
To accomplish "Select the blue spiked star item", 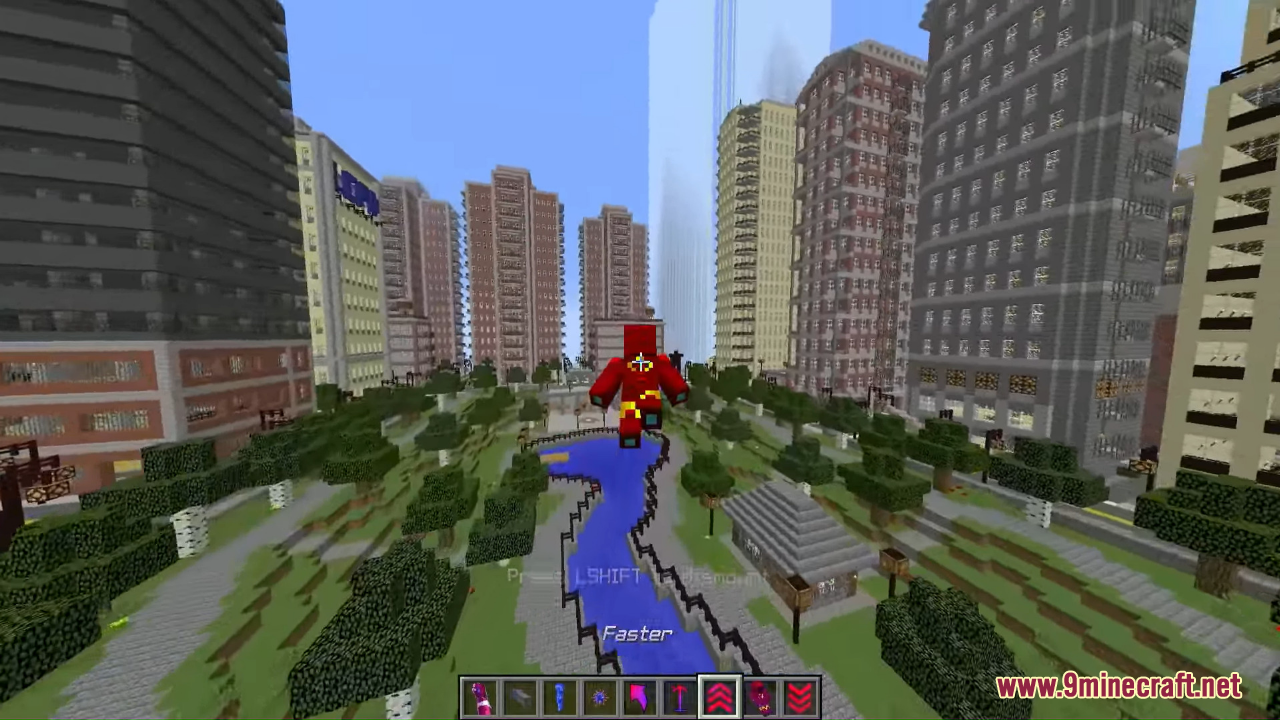I will 599,695.
